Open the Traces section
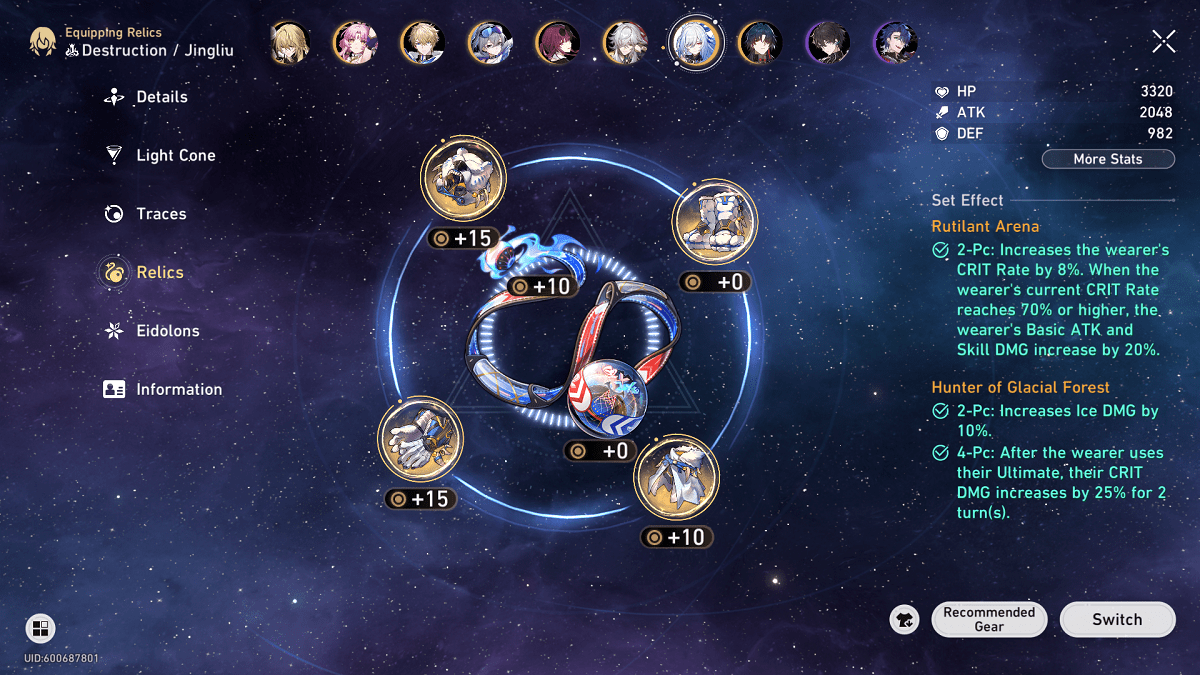 160,214
